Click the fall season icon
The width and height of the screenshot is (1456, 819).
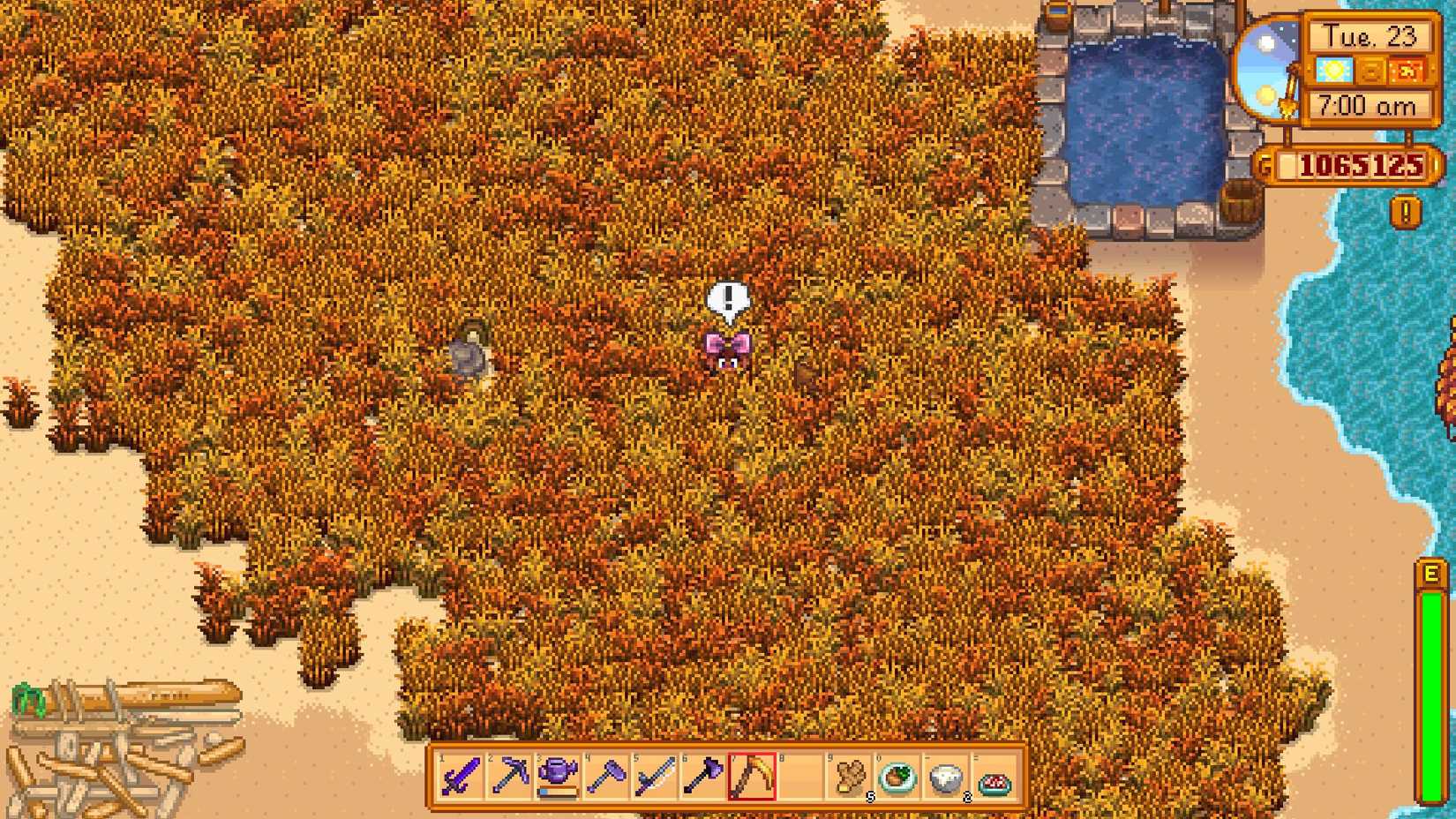coord(1406,71)
